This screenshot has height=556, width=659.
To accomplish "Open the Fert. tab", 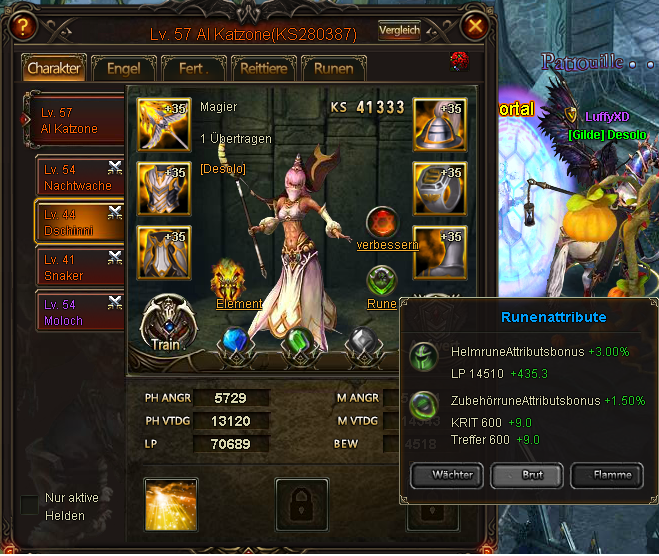I will [x=193, y=69].
